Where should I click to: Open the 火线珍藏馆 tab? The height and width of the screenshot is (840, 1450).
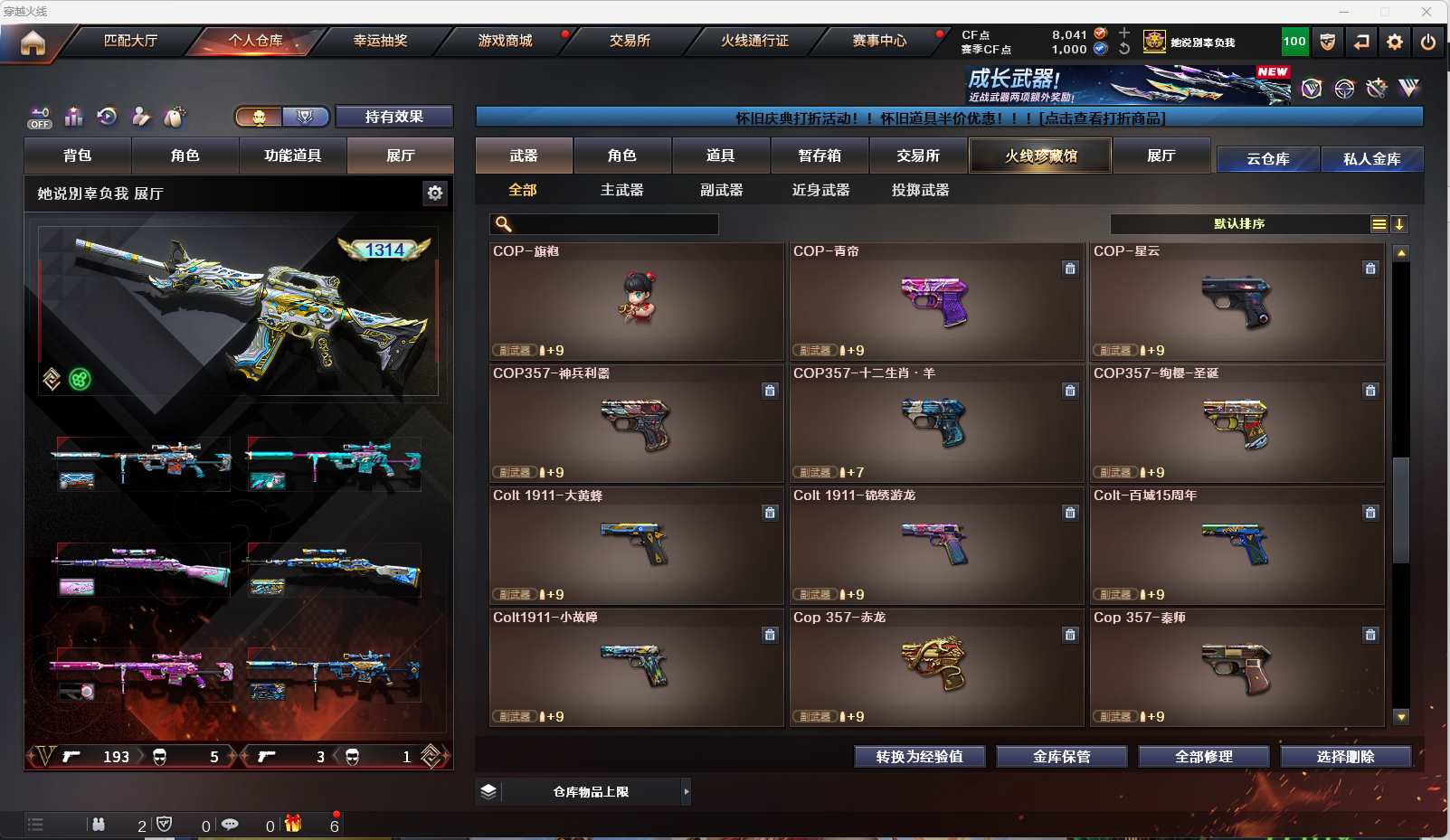click(x=1040, y=156)
